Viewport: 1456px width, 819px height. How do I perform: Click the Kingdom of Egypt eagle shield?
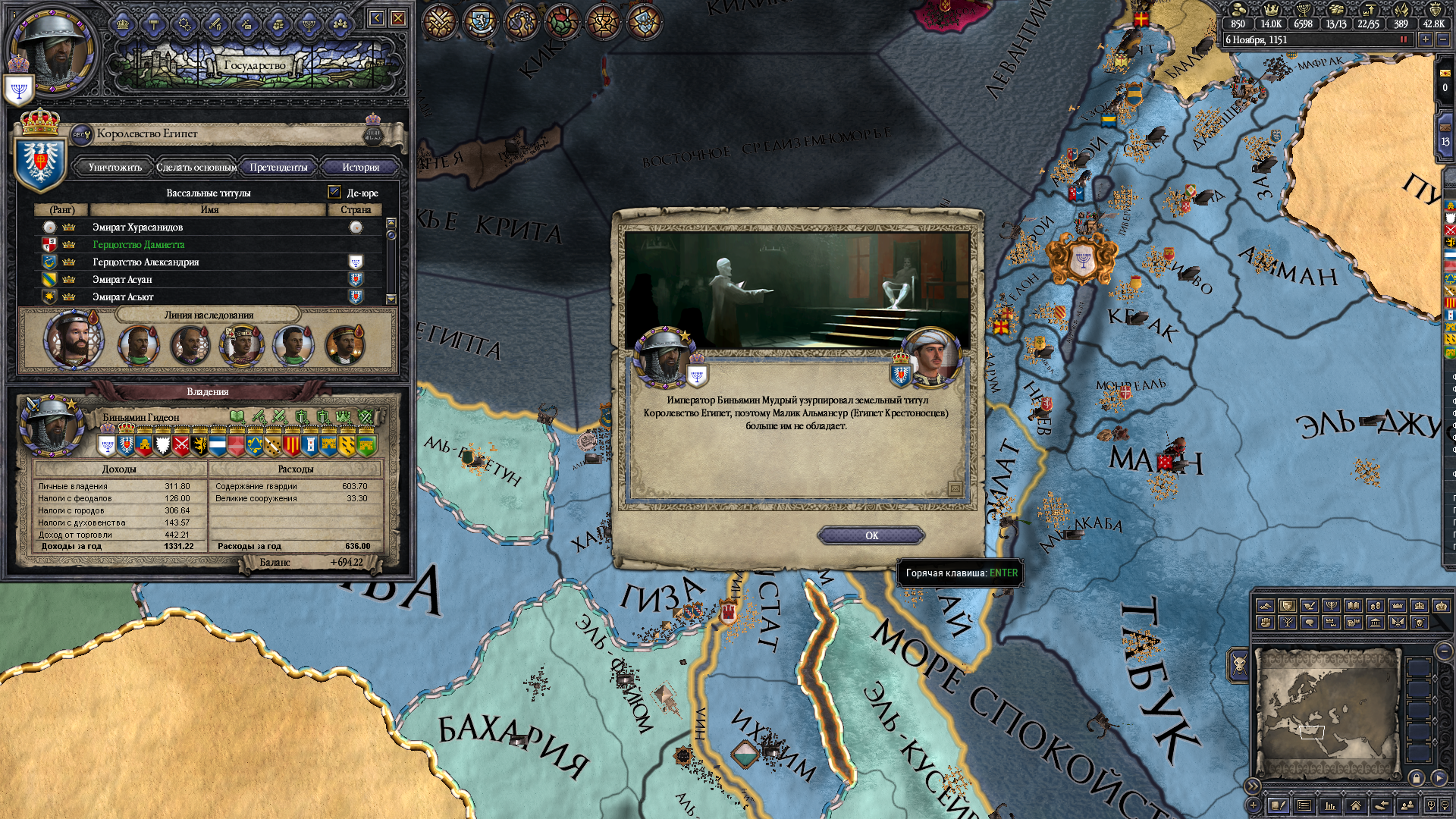pos(41,161)
